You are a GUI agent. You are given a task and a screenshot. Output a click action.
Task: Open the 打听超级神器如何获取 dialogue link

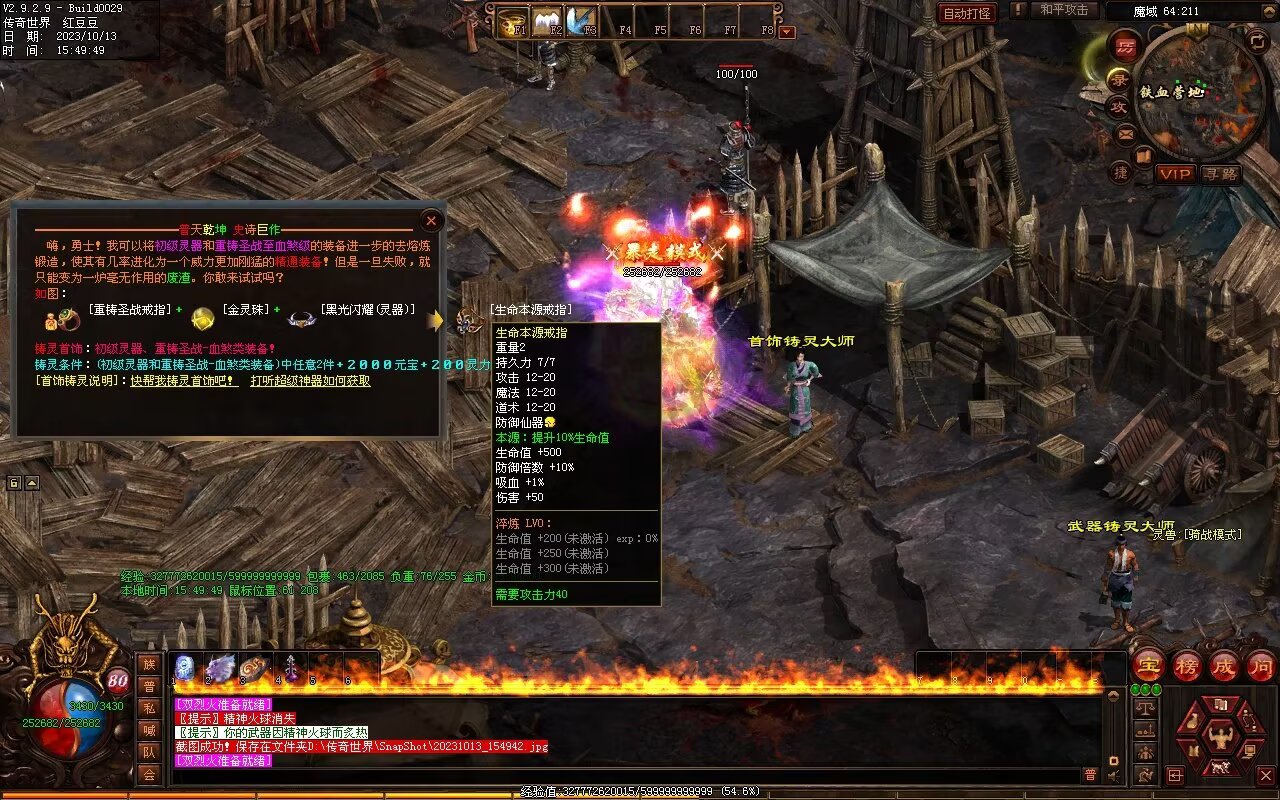pyautogui.click(x=310, y=381)
